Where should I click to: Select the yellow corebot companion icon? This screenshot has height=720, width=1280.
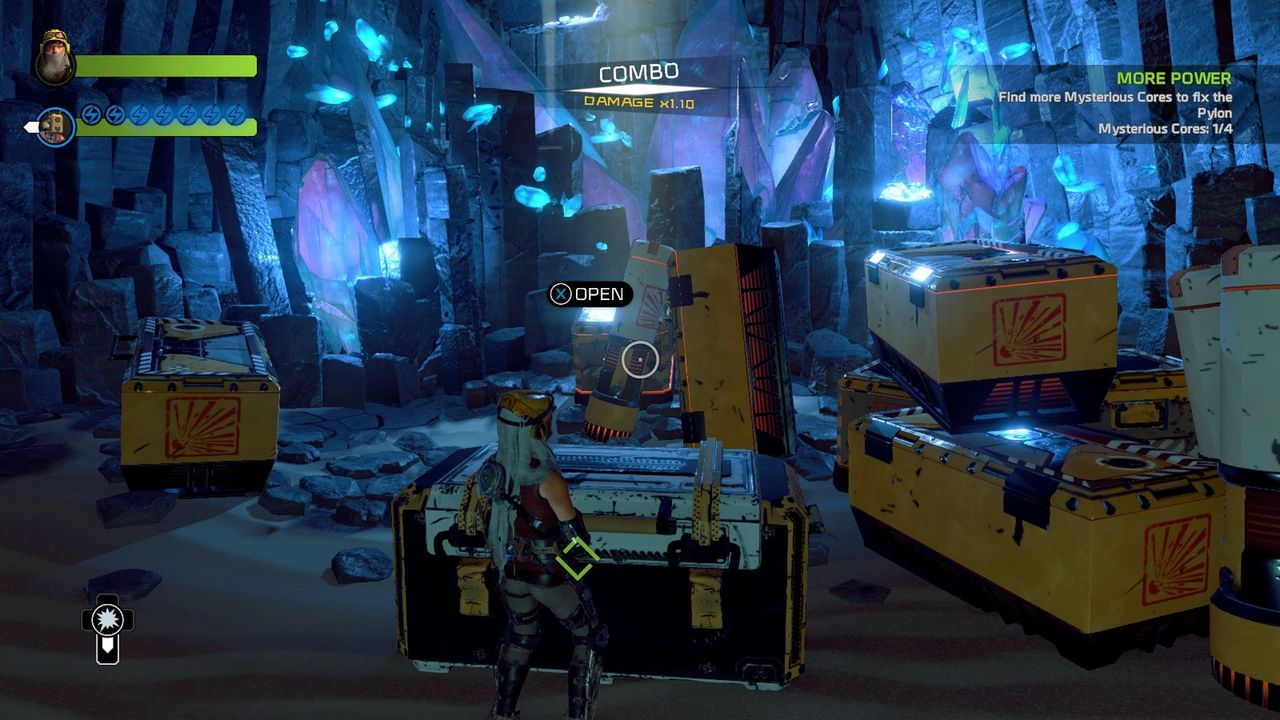[56, 126]
